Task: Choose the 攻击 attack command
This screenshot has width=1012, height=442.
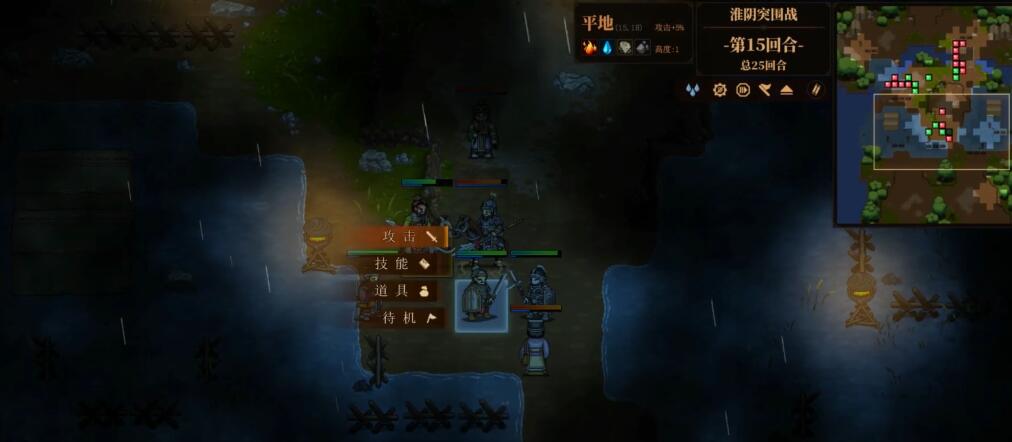Action: point(399,237)
